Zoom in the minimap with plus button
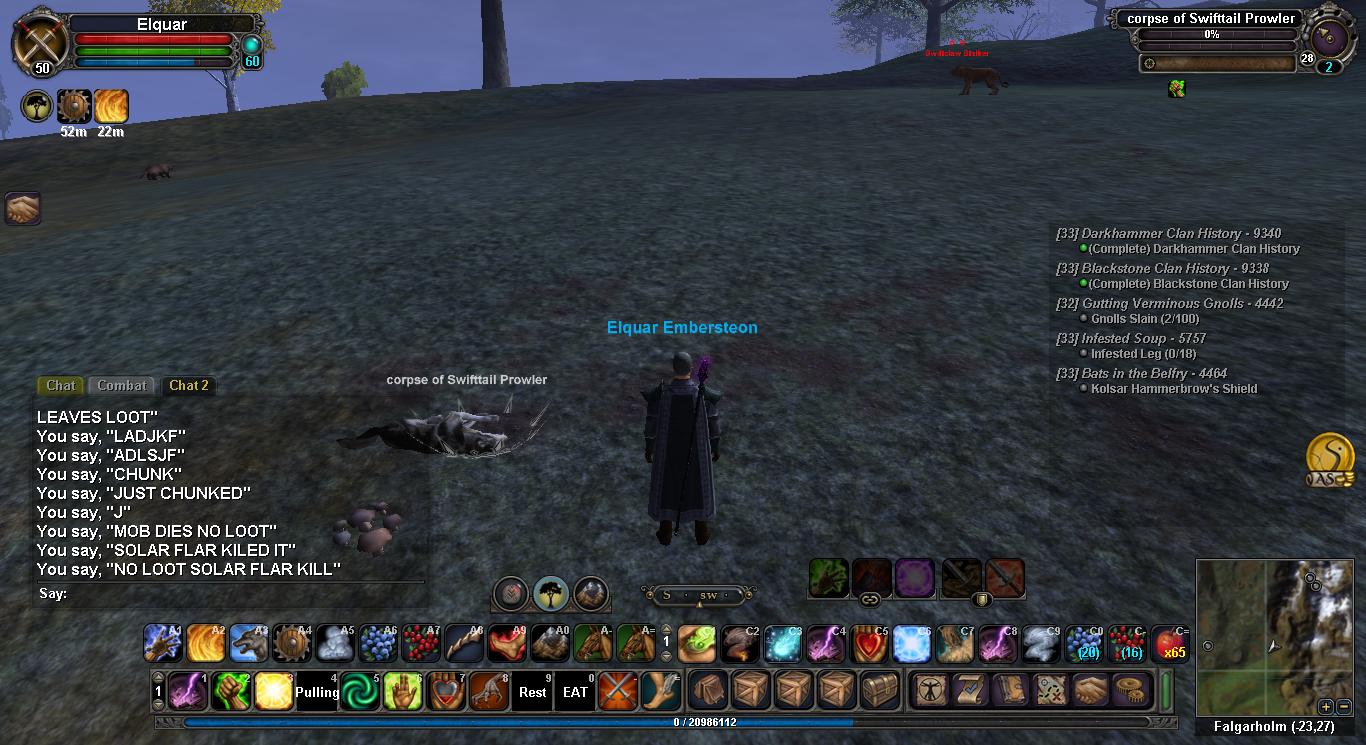Viewport: 1366px width, 745px height. pyautogui.click(x=1325, y=706)
